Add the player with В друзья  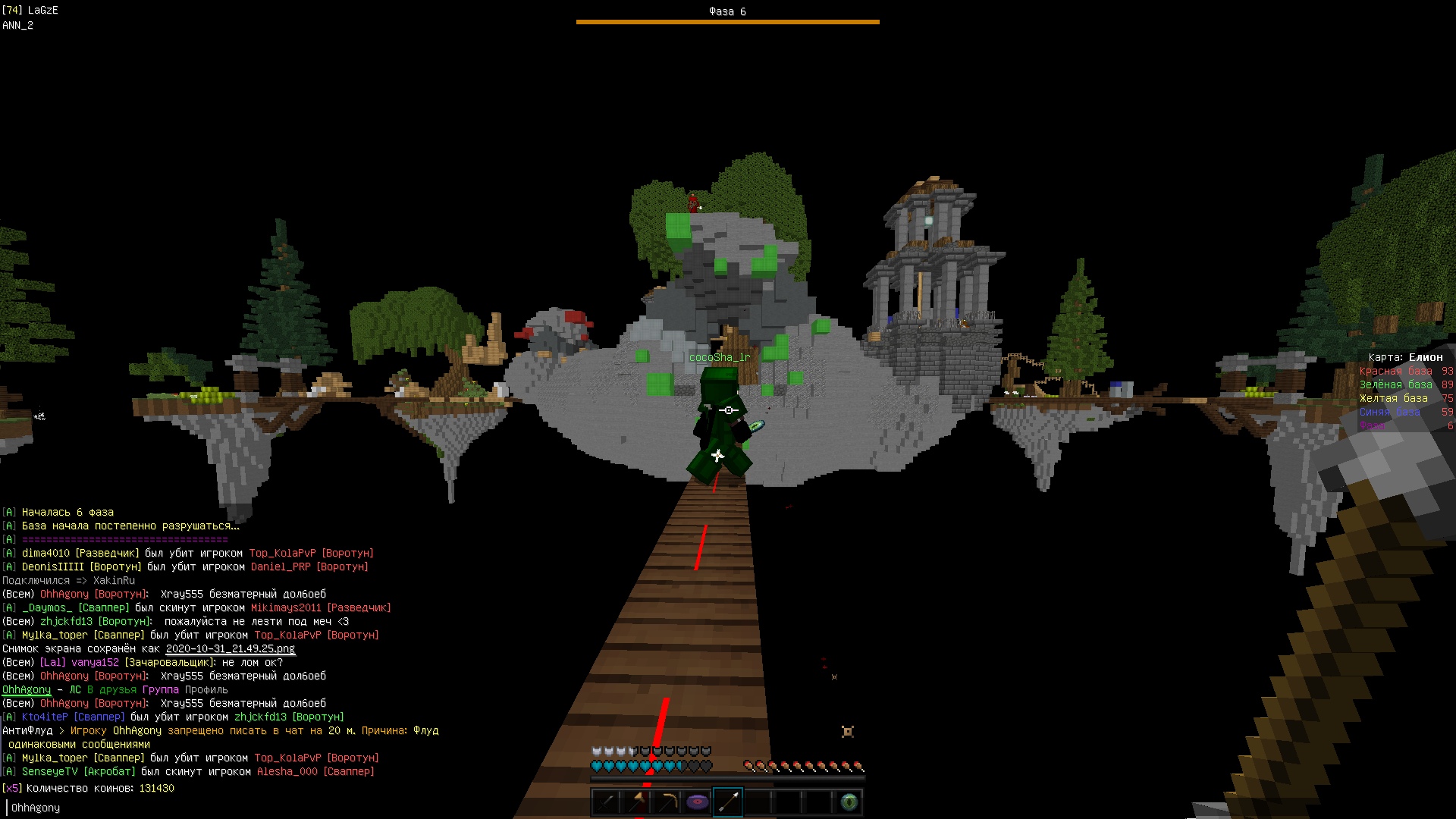point(112,690)
